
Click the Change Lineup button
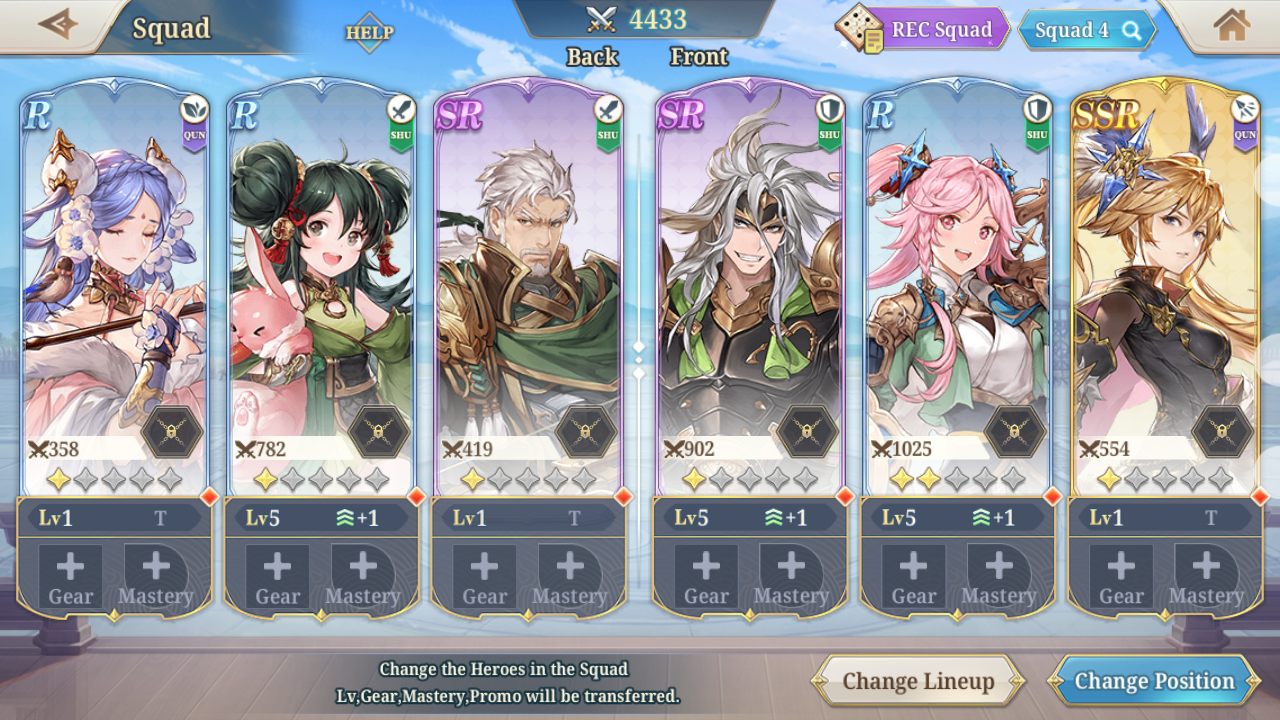click(917, 681)
